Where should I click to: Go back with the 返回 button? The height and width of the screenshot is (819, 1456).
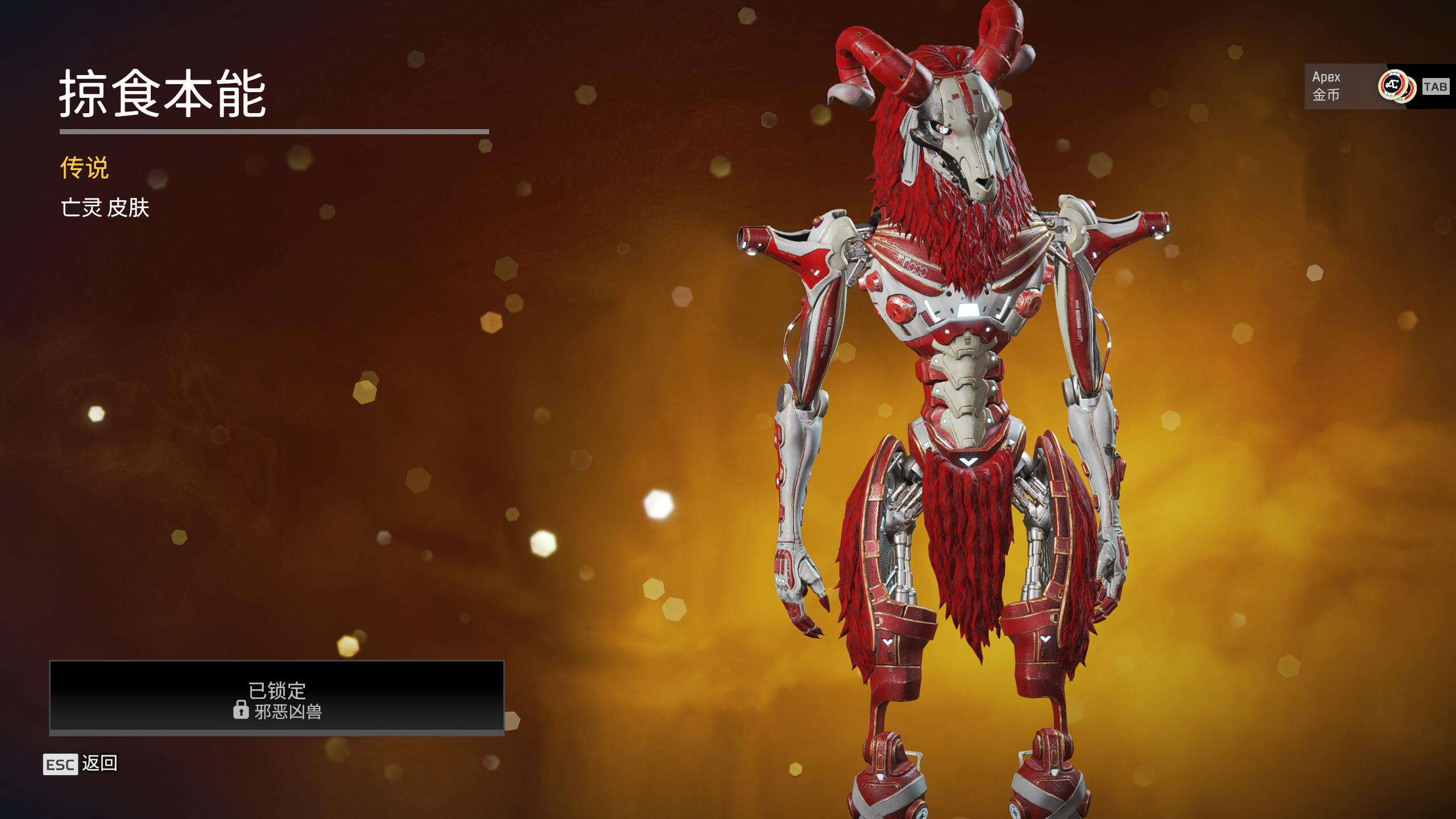point(81,764)
